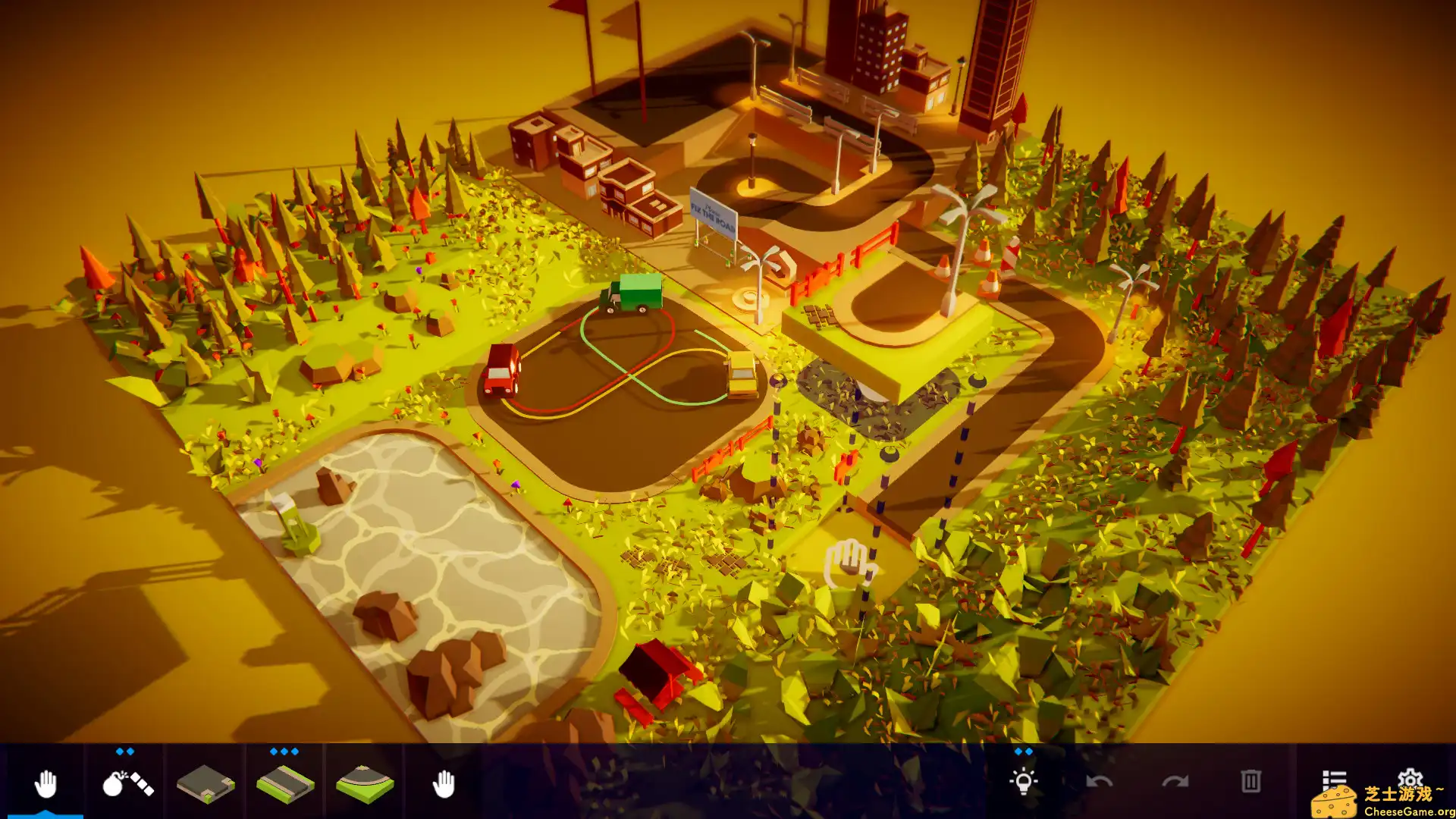Redo the undone action

(x=1175, y=782)
